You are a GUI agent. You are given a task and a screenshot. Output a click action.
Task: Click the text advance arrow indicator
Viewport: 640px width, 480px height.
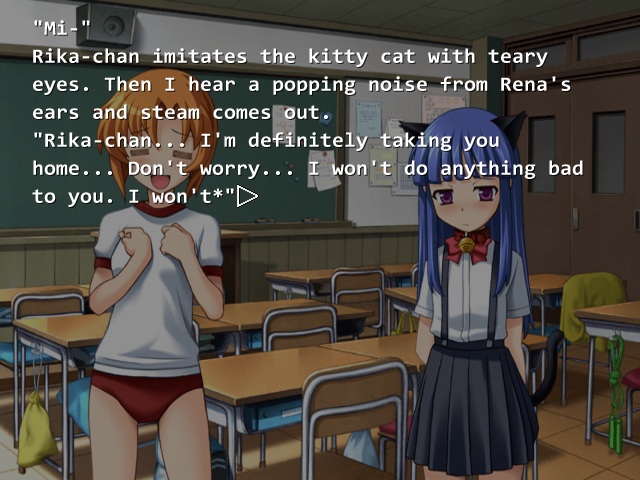(x=247, y=196)
